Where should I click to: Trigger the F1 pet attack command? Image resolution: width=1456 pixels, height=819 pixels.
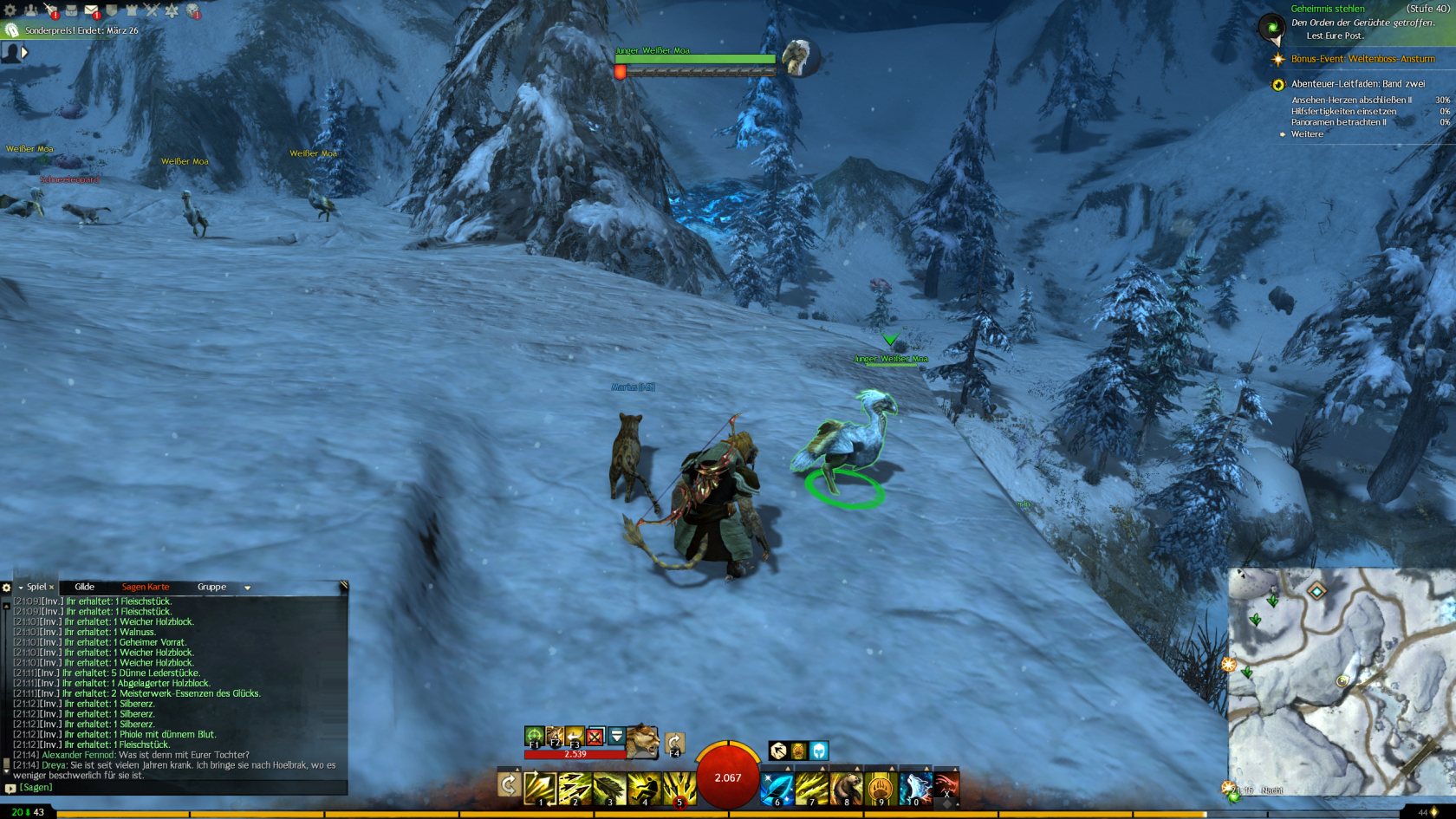pyautogui.click(x=535, y=737)
